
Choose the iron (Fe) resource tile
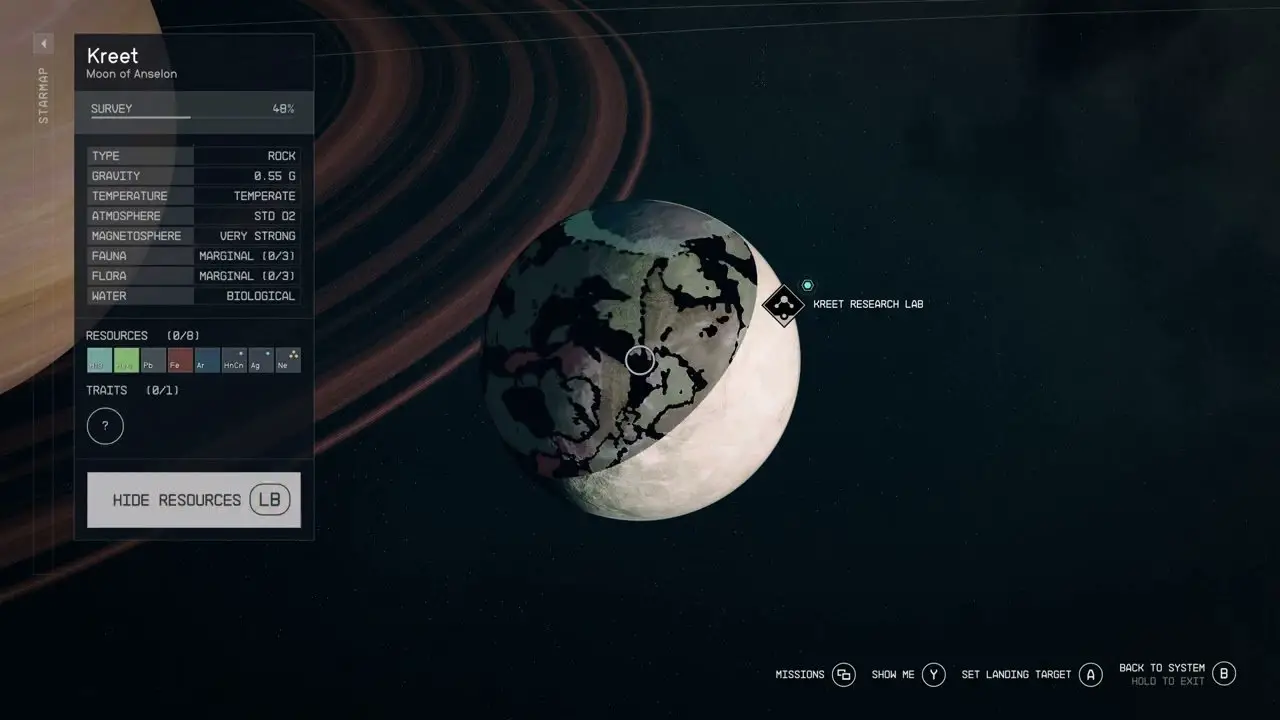(180, 360)
